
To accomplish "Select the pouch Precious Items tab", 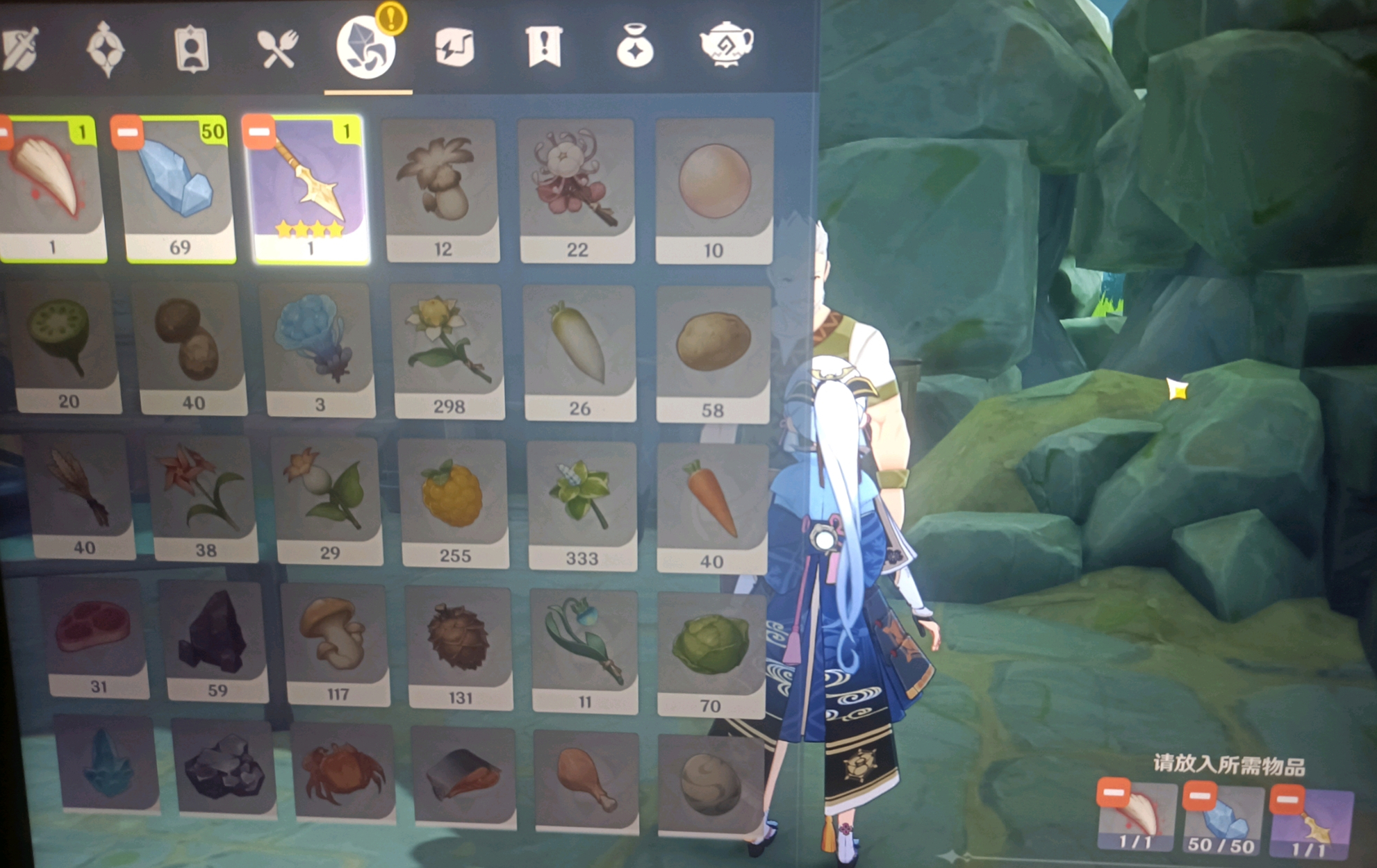I will click(634, 47).
